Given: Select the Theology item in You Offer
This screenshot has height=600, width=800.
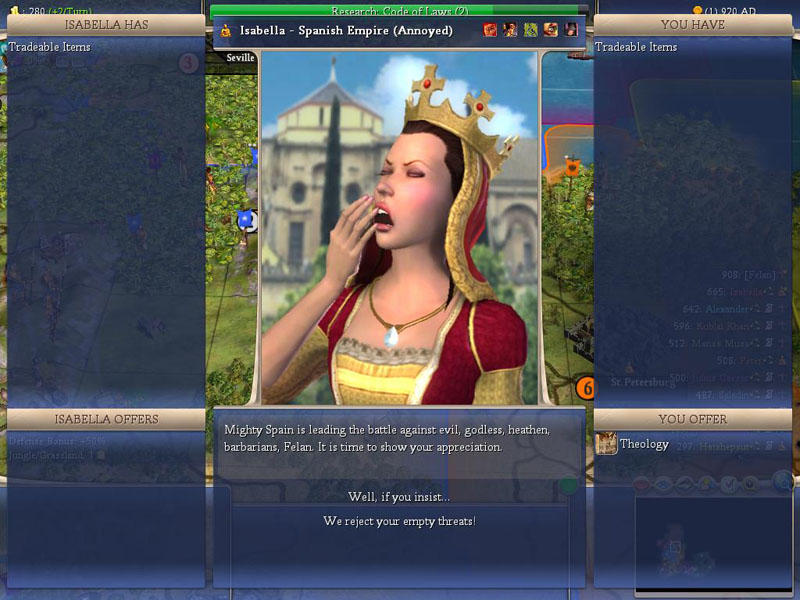Looking at the screenshot, I should point(643,444).
